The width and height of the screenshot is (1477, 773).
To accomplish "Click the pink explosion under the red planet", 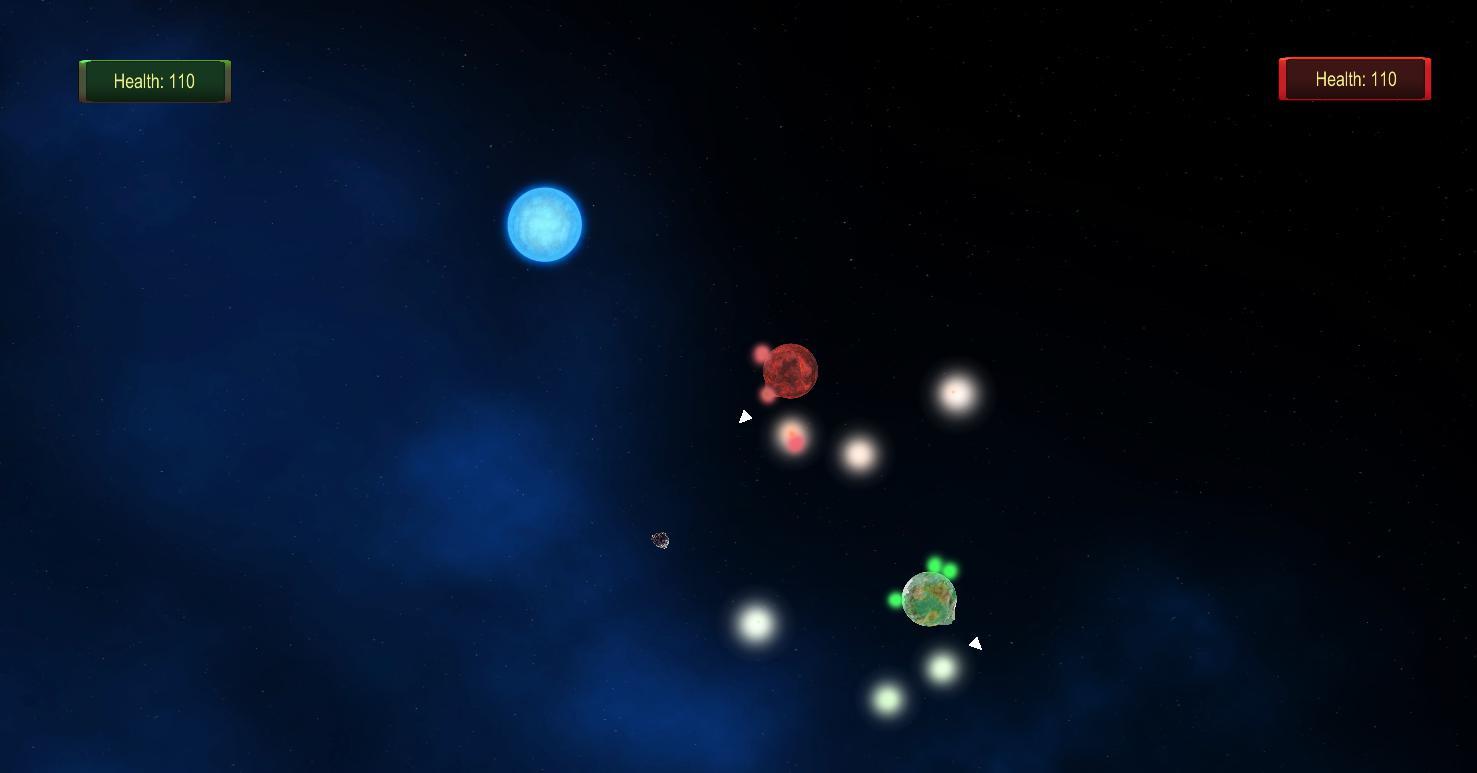I will click(793, 436).
